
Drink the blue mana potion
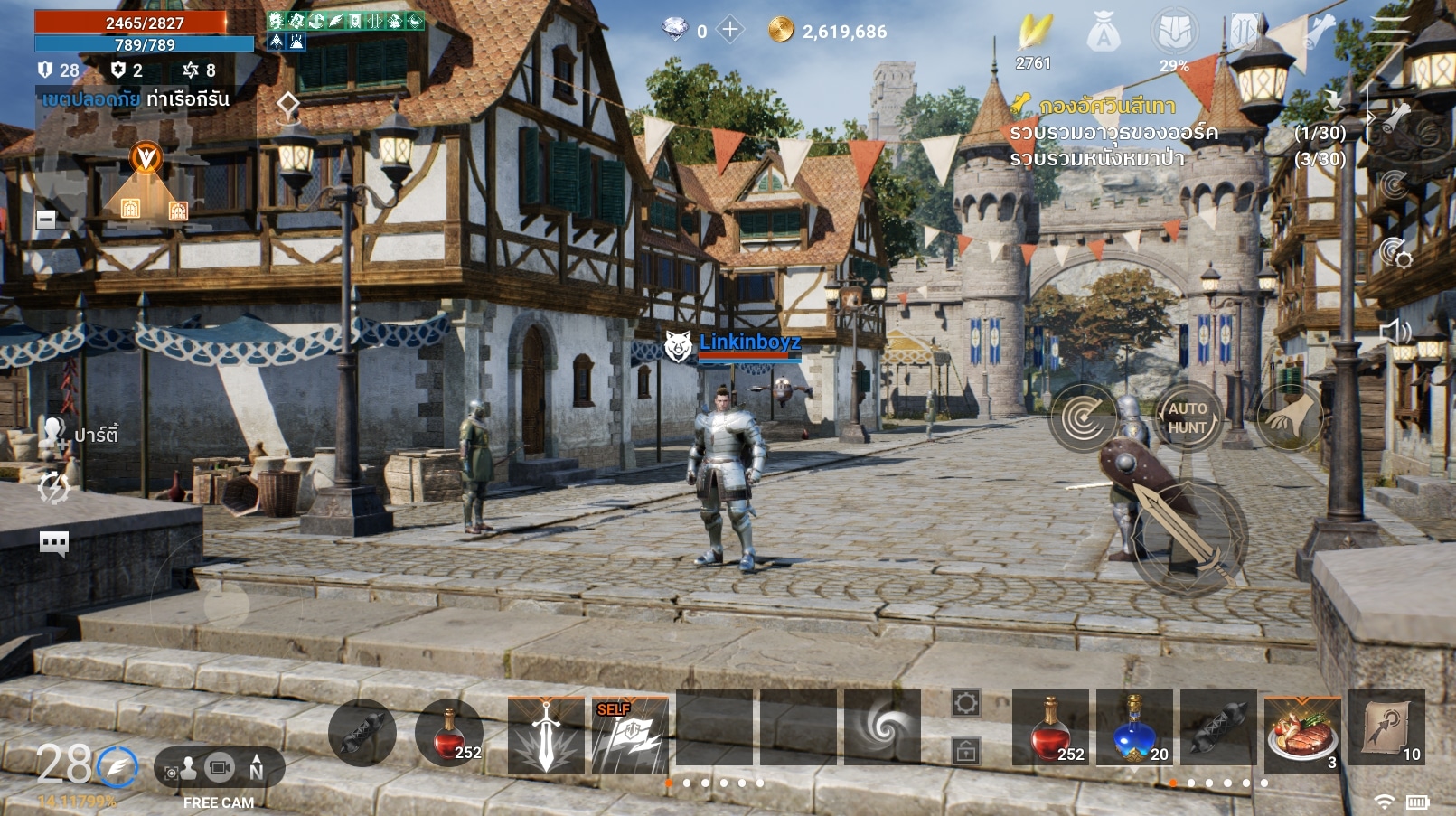(1134, 728)
